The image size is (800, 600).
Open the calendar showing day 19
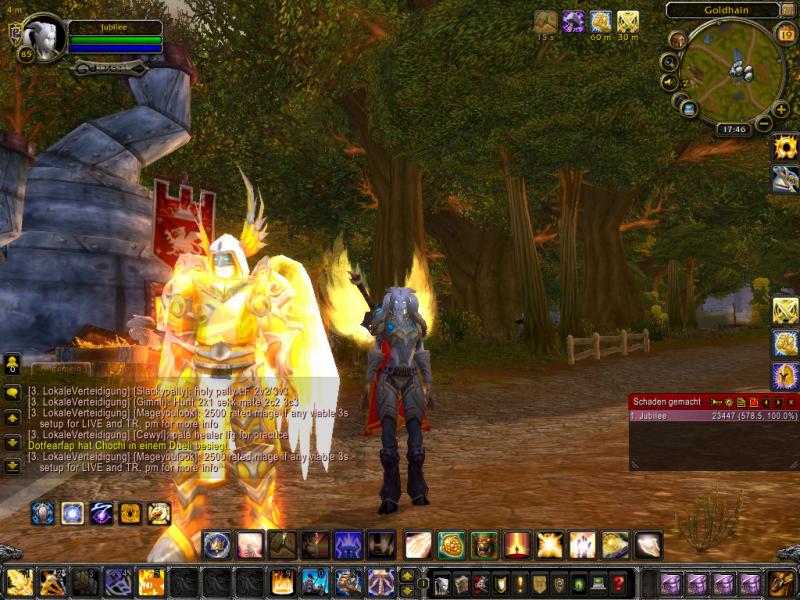[x=785, y=36]
